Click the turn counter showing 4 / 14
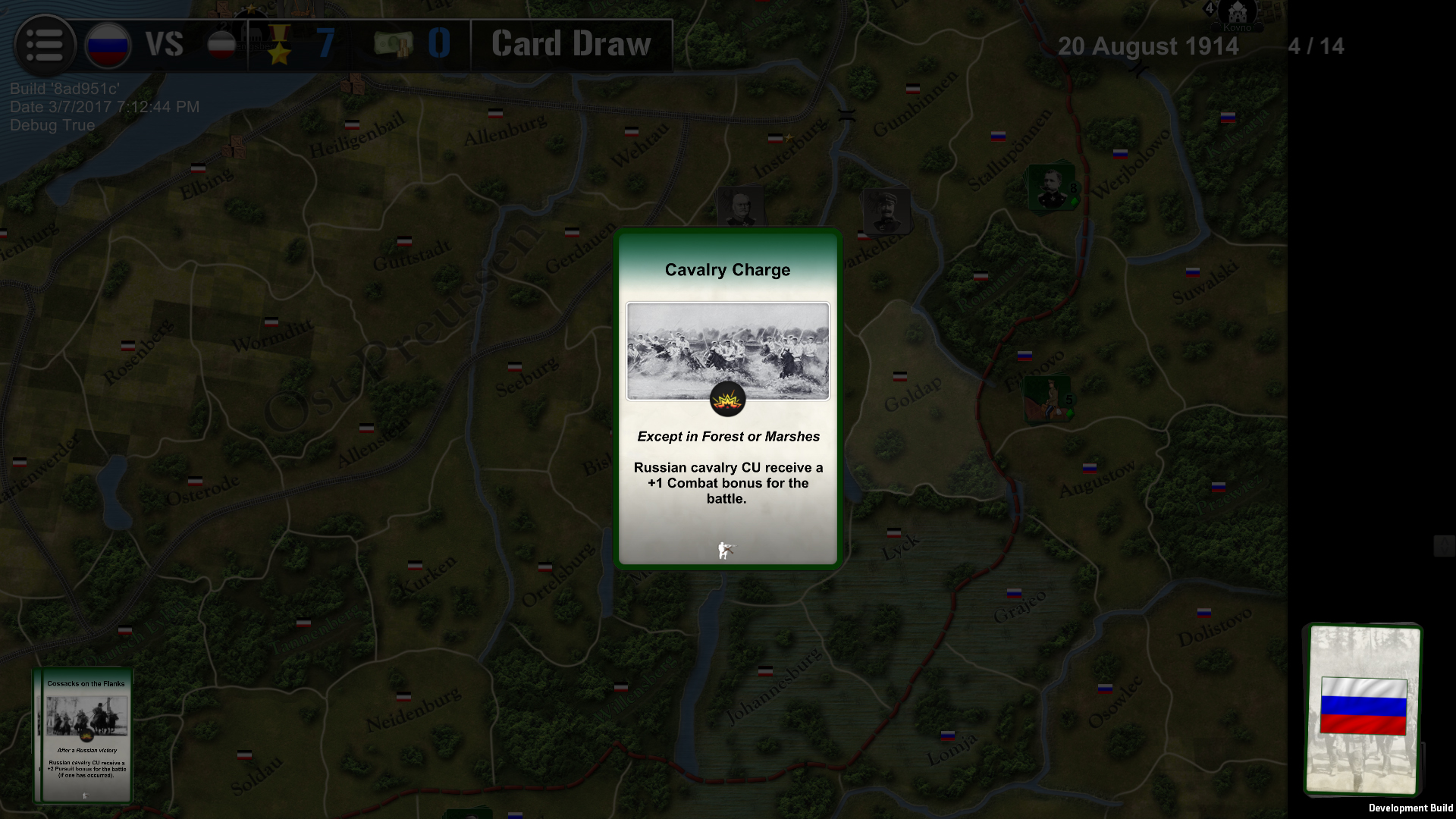The height and width of the screenshot is (819, 1456). point(1316,45)
